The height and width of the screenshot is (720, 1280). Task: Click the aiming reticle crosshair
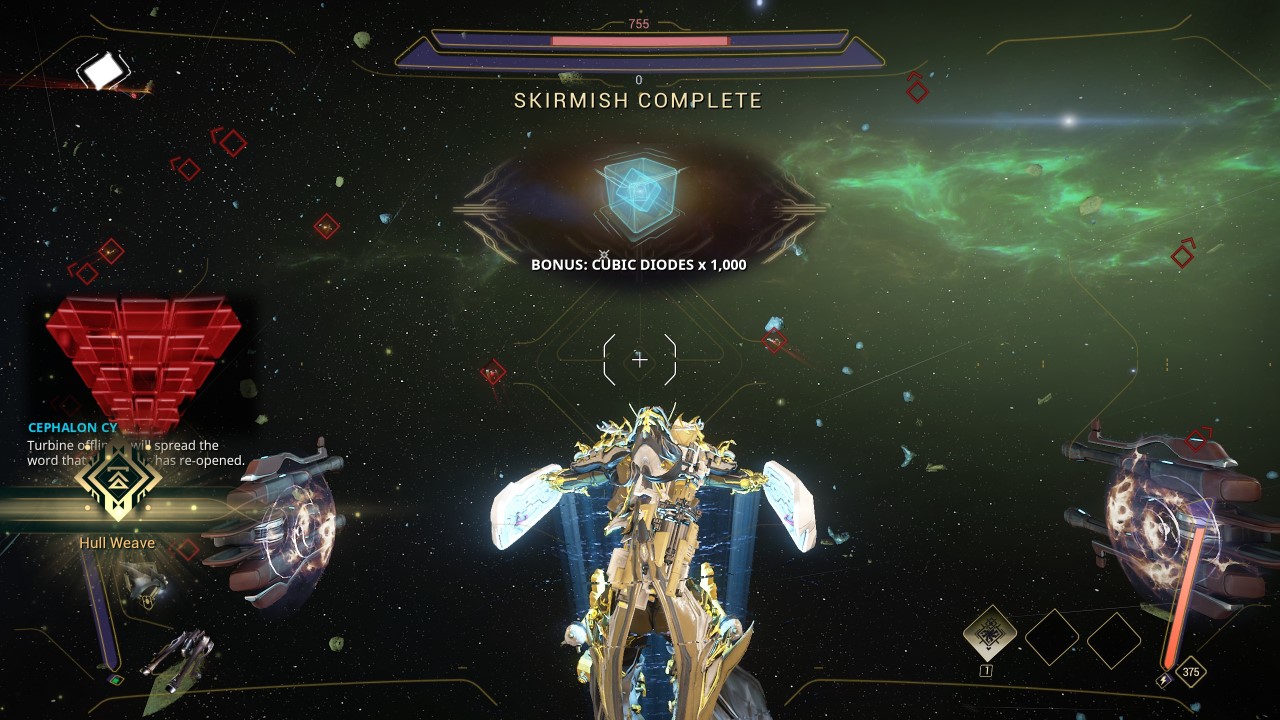[639, 360]
